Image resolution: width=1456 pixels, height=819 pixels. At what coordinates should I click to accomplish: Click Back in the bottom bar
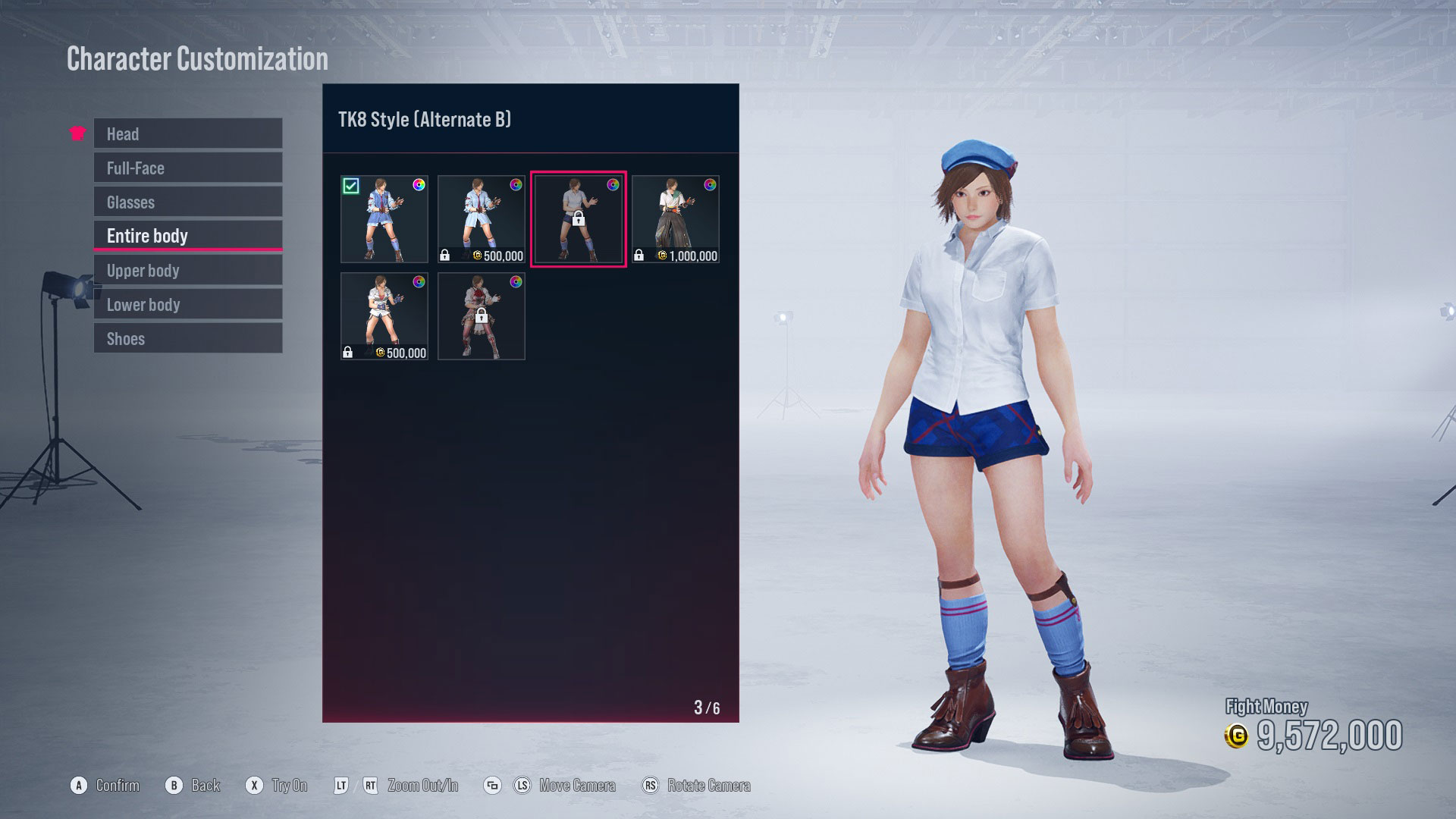coord(206,786)
